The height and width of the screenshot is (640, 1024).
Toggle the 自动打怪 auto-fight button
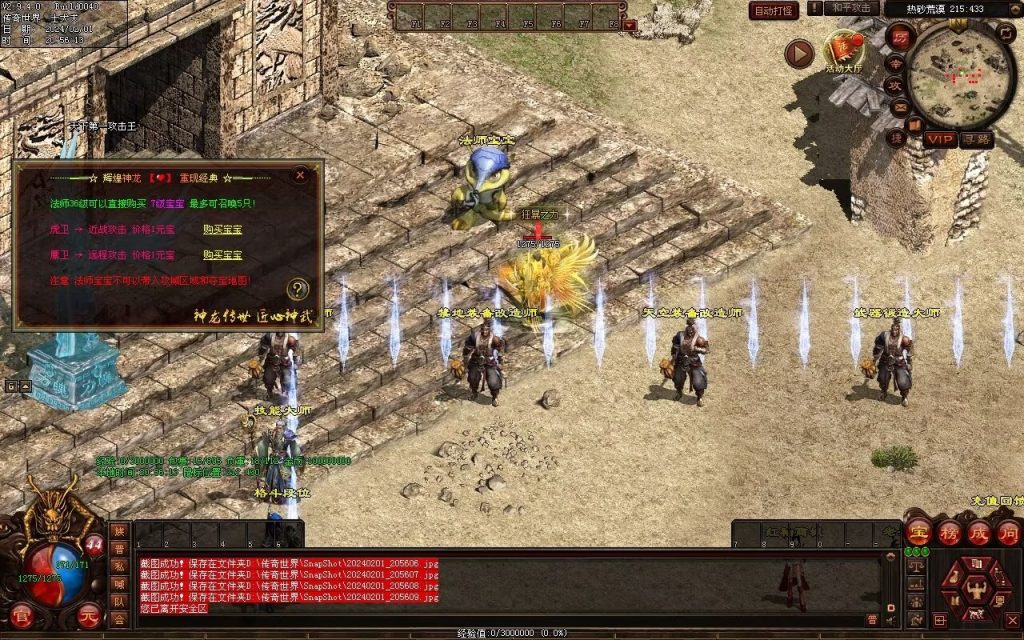pyautogui.click(x=774, y=10)
